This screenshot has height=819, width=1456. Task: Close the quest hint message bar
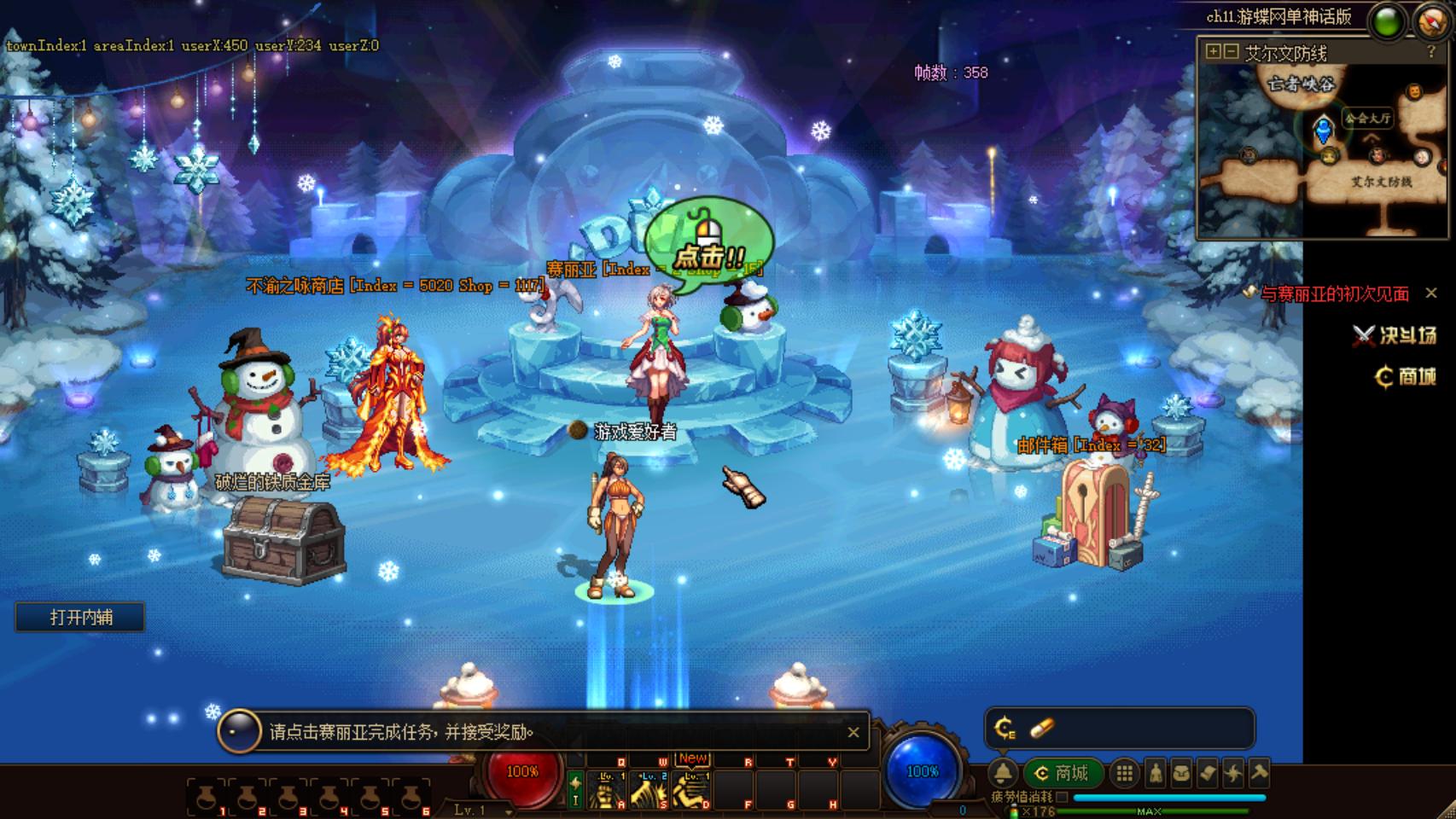[853, 732]
